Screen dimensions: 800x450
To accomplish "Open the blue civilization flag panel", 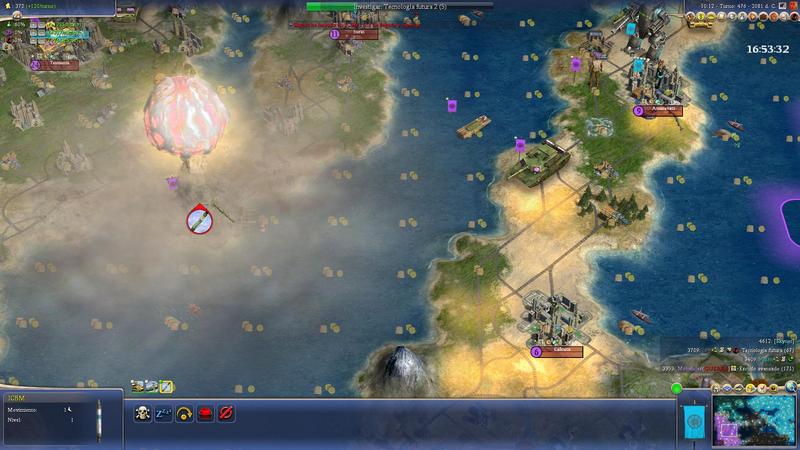I will [692, 423].
